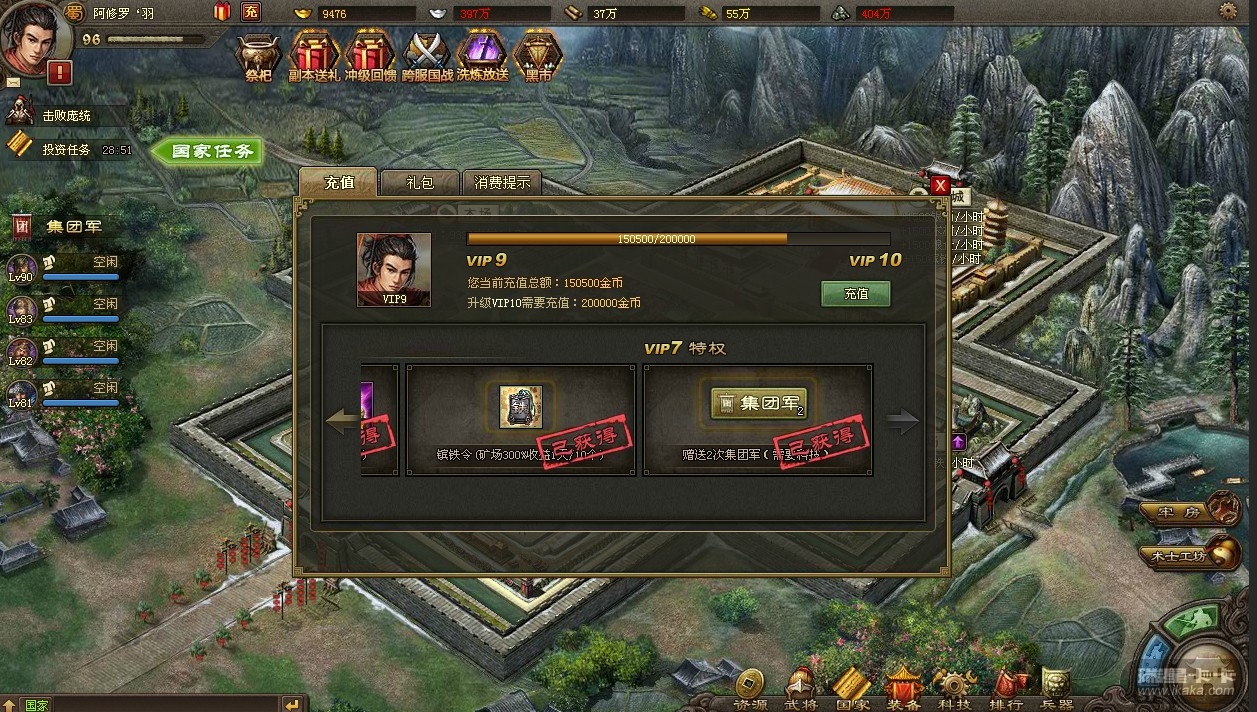Show next VIP privileges with right arrow
The width and height of the screenshot is (1257, 712).
click(902, 421)
